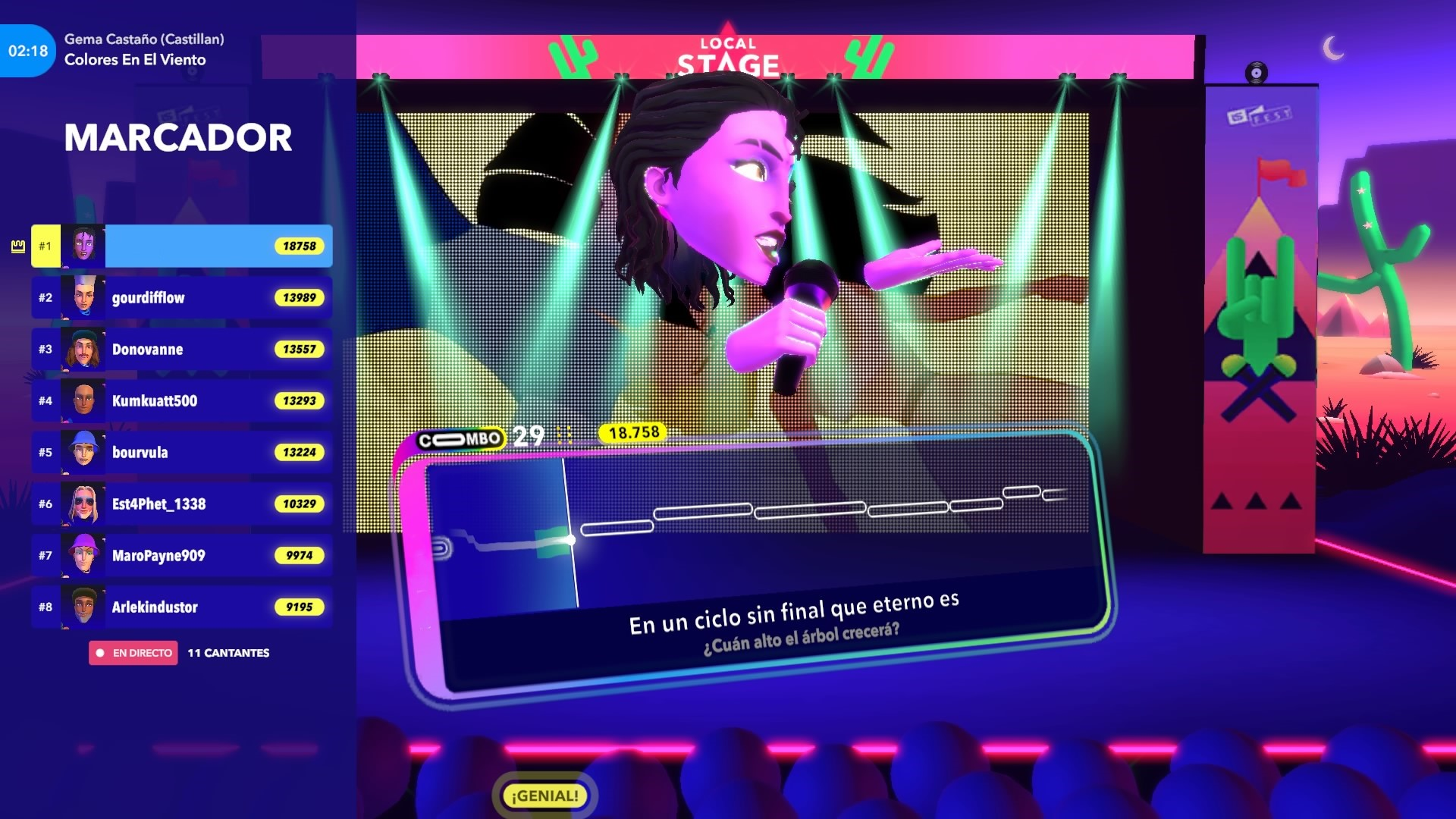1456x819 pixels.
Task: Click Arlekindustor's avatar at rank #8
Action: [x=82, y=607]
